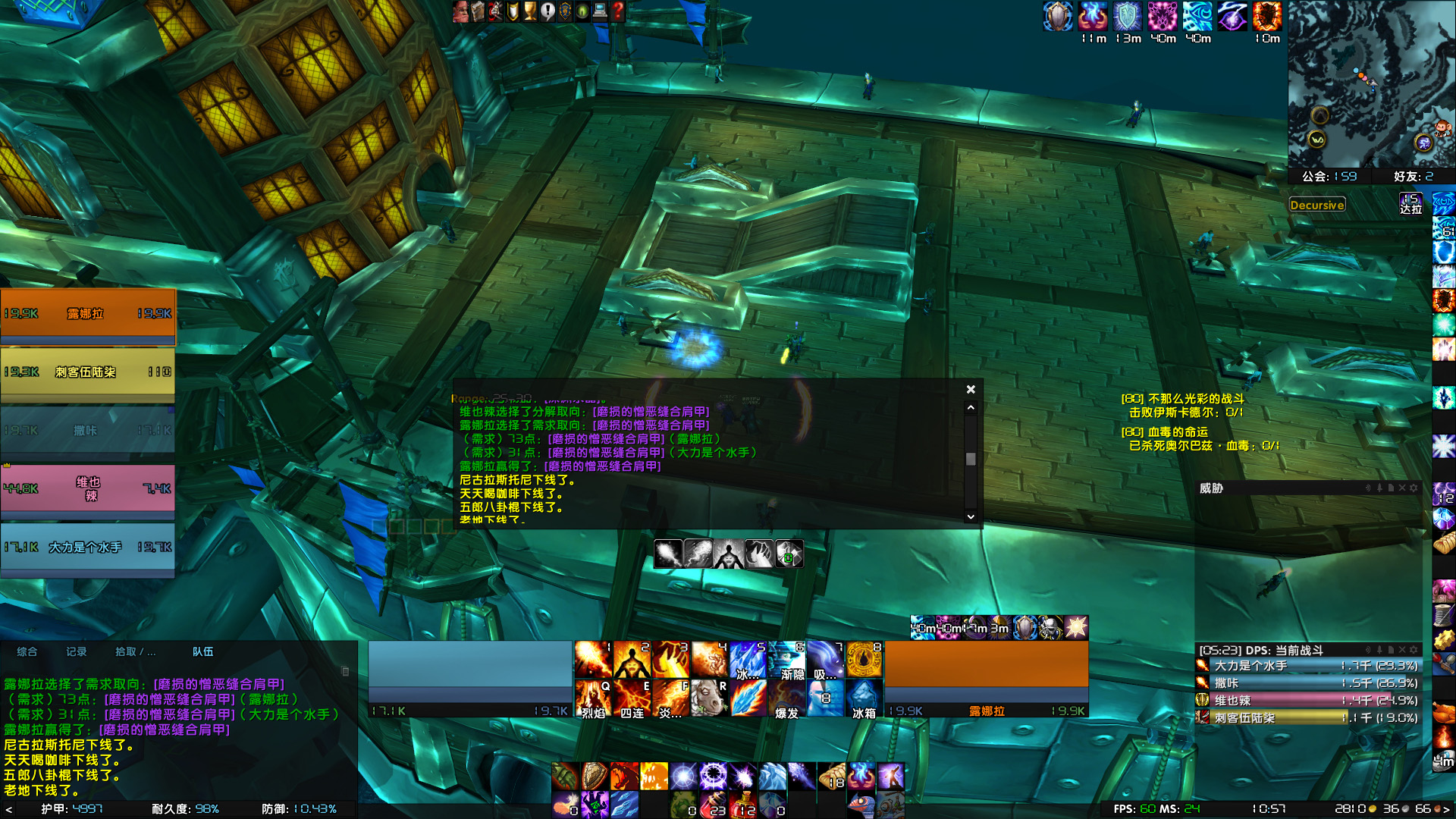Switch to the 记录 chat tab

[76, 651]
